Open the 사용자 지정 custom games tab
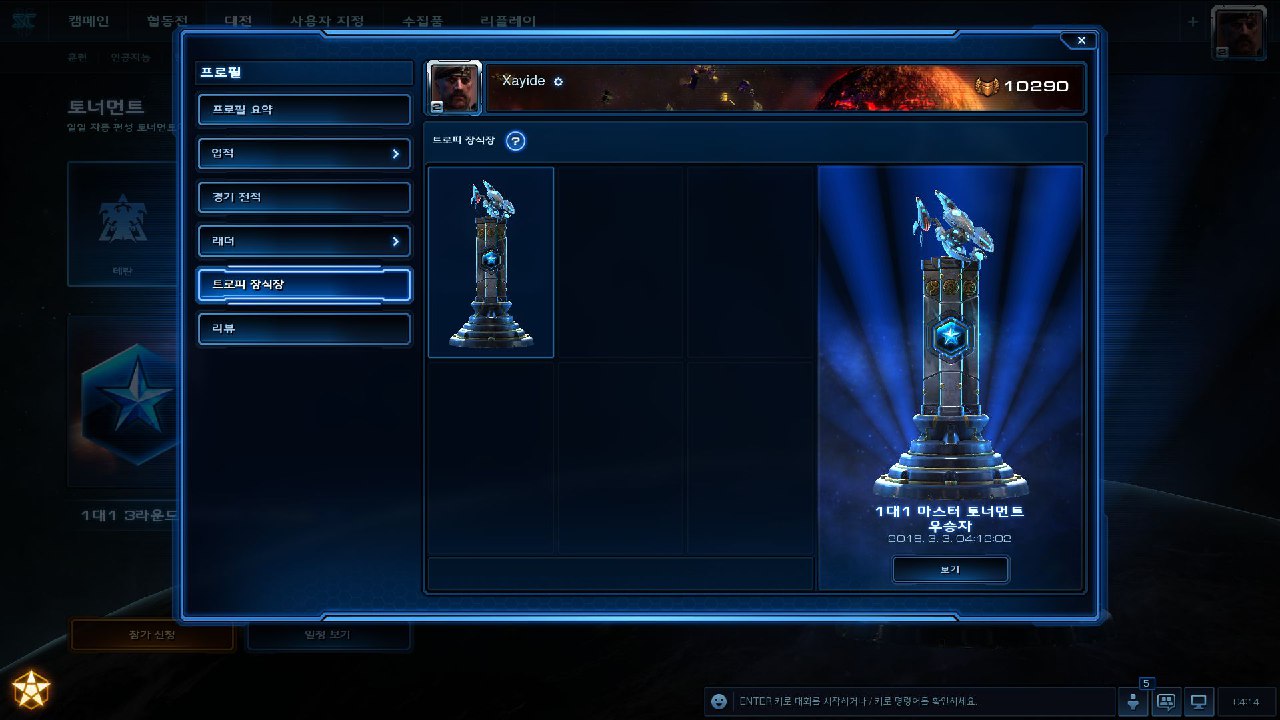 327,21
